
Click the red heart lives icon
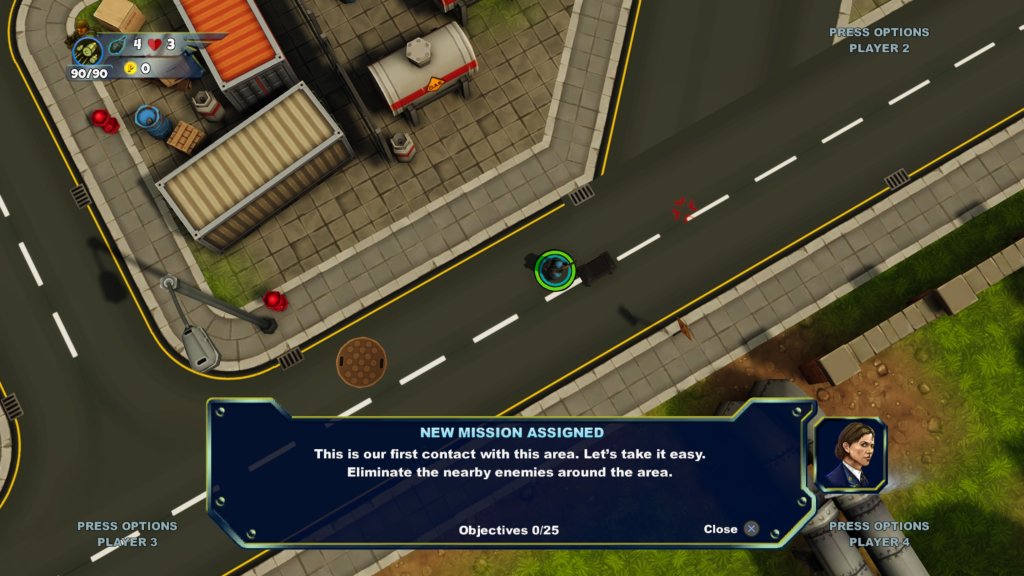pyautogui.click(x=155, y=45)
